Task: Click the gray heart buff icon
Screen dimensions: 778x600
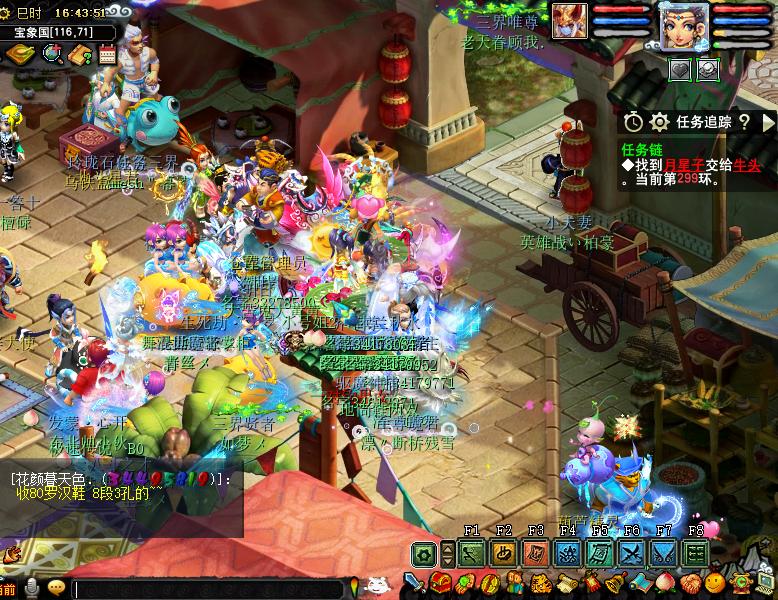Action: click(x=680, y=69)
